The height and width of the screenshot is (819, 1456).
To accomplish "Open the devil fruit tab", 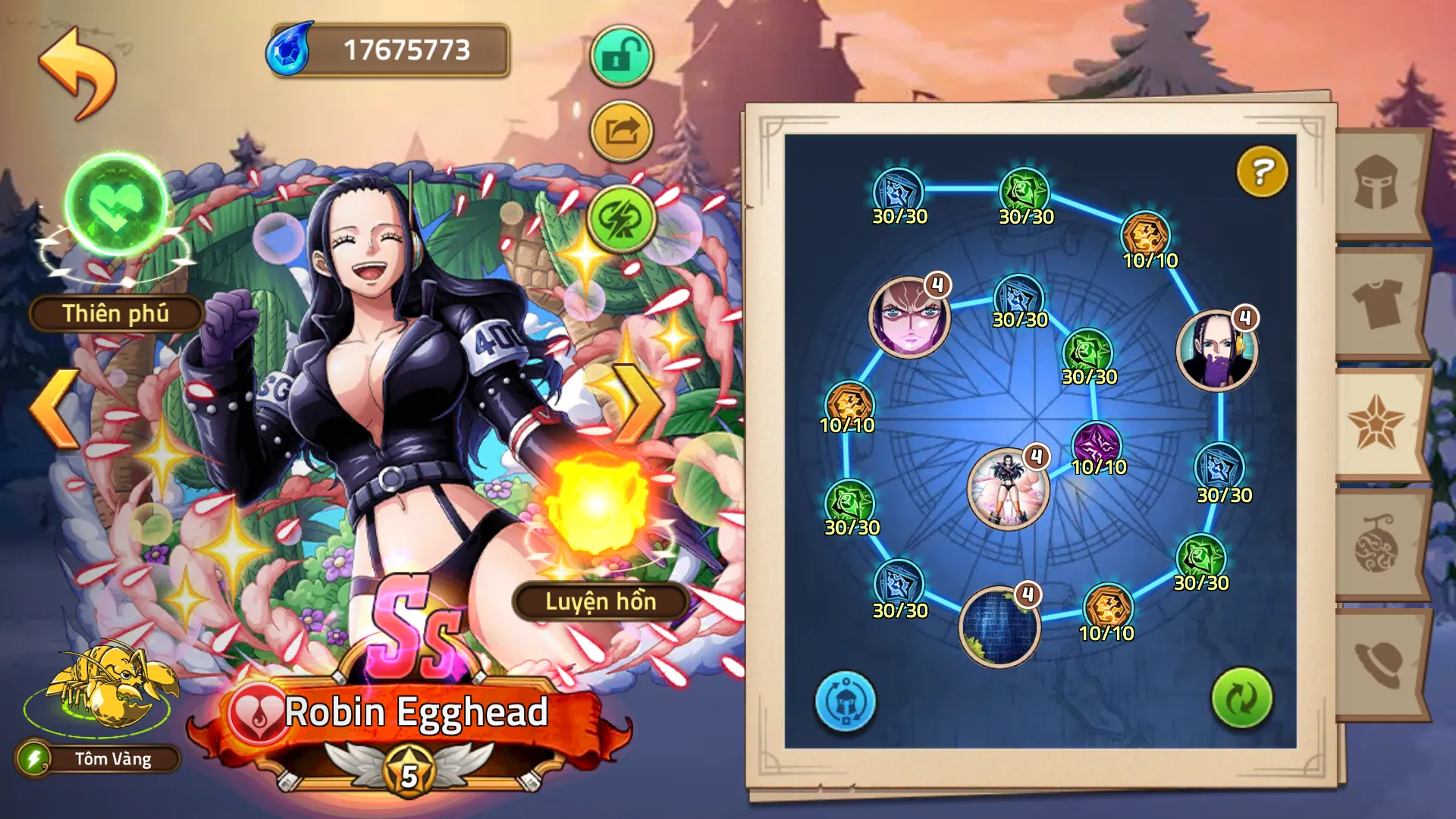I will (x=1377, y=544).
